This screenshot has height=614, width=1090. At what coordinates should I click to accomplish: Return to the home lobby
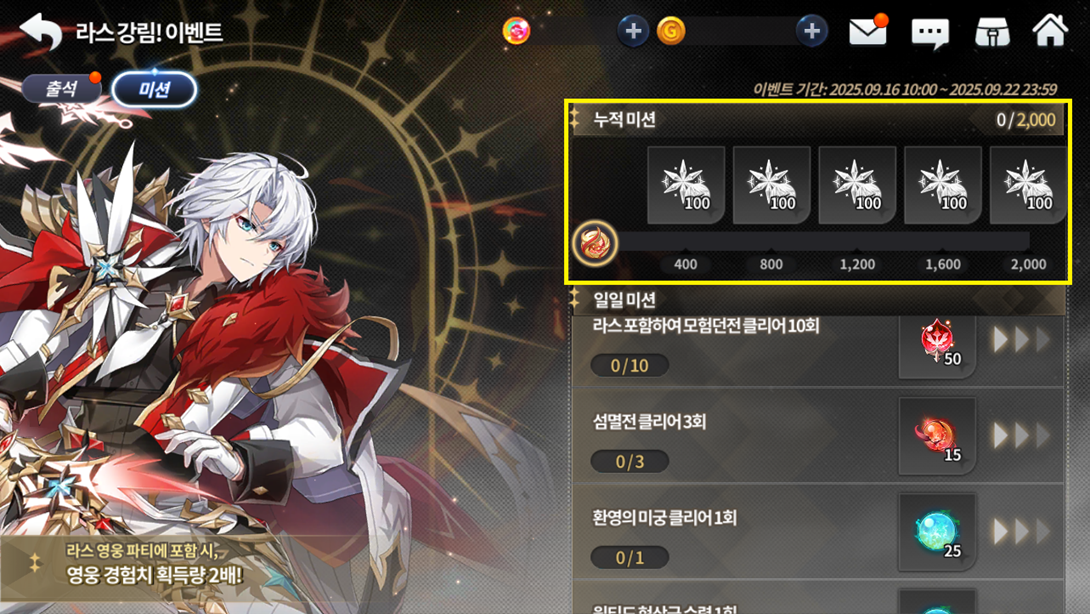pyautogui.click(x=1050, y=31)
